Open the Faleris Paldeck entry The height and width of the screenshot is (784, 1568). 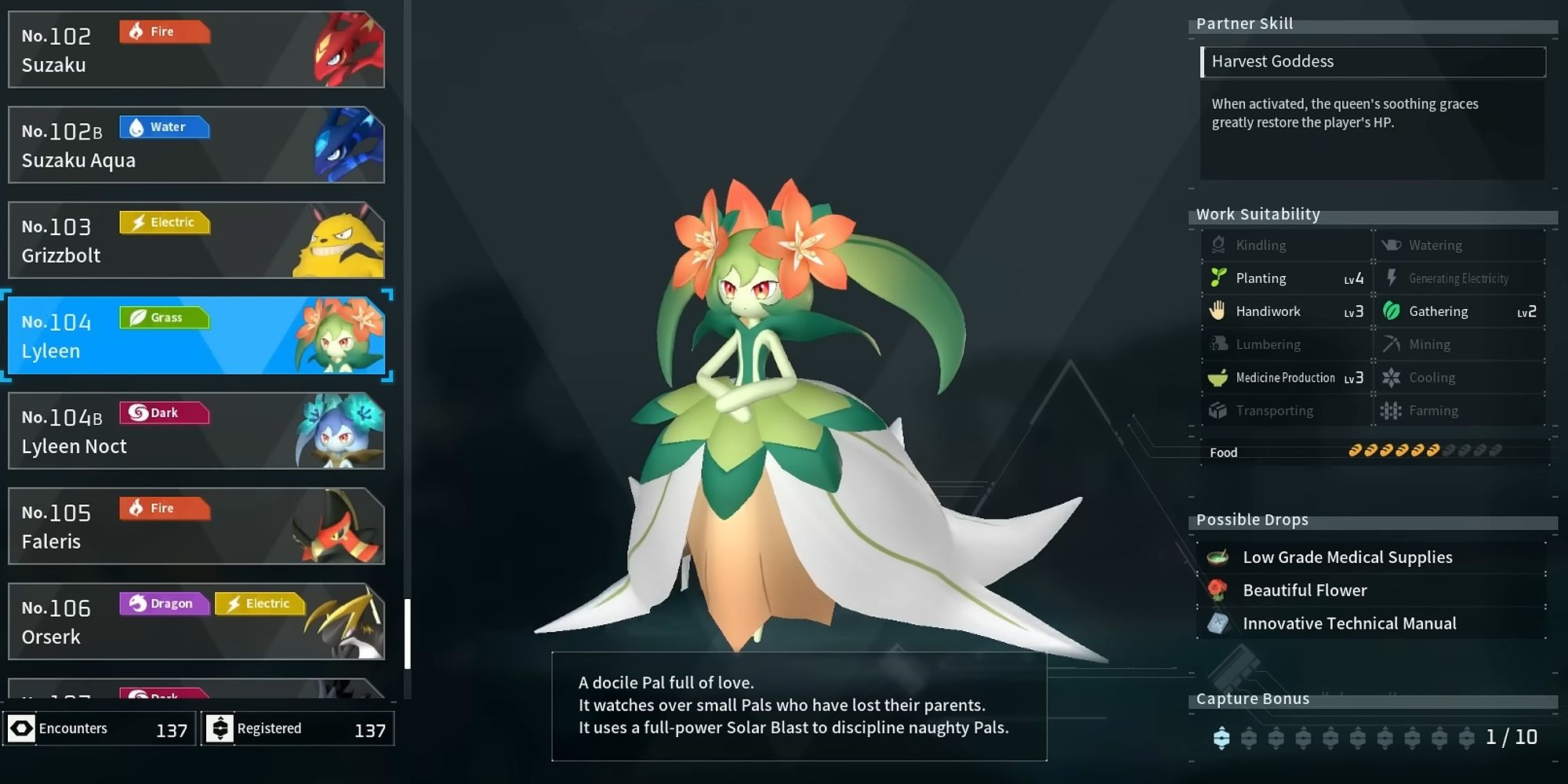point(196,526)
